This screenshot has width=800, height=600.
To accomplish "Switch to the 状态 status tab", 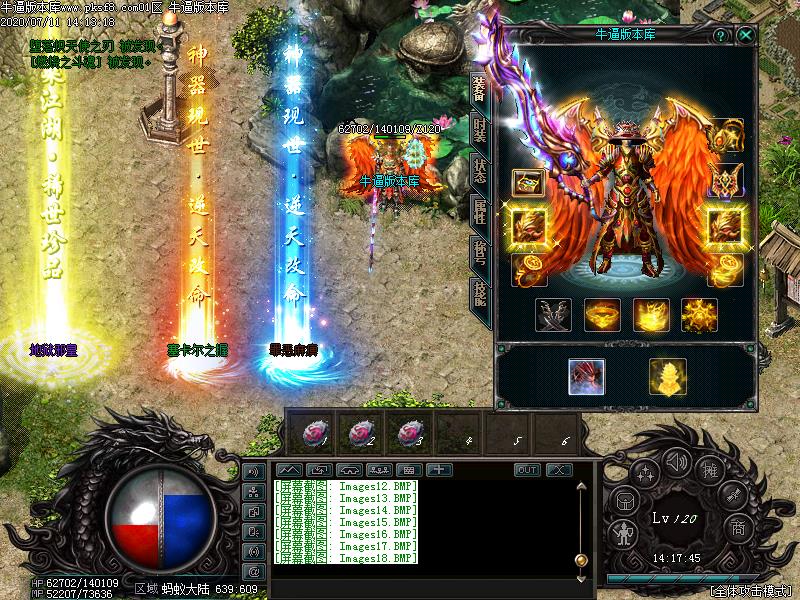I will 479,171.
